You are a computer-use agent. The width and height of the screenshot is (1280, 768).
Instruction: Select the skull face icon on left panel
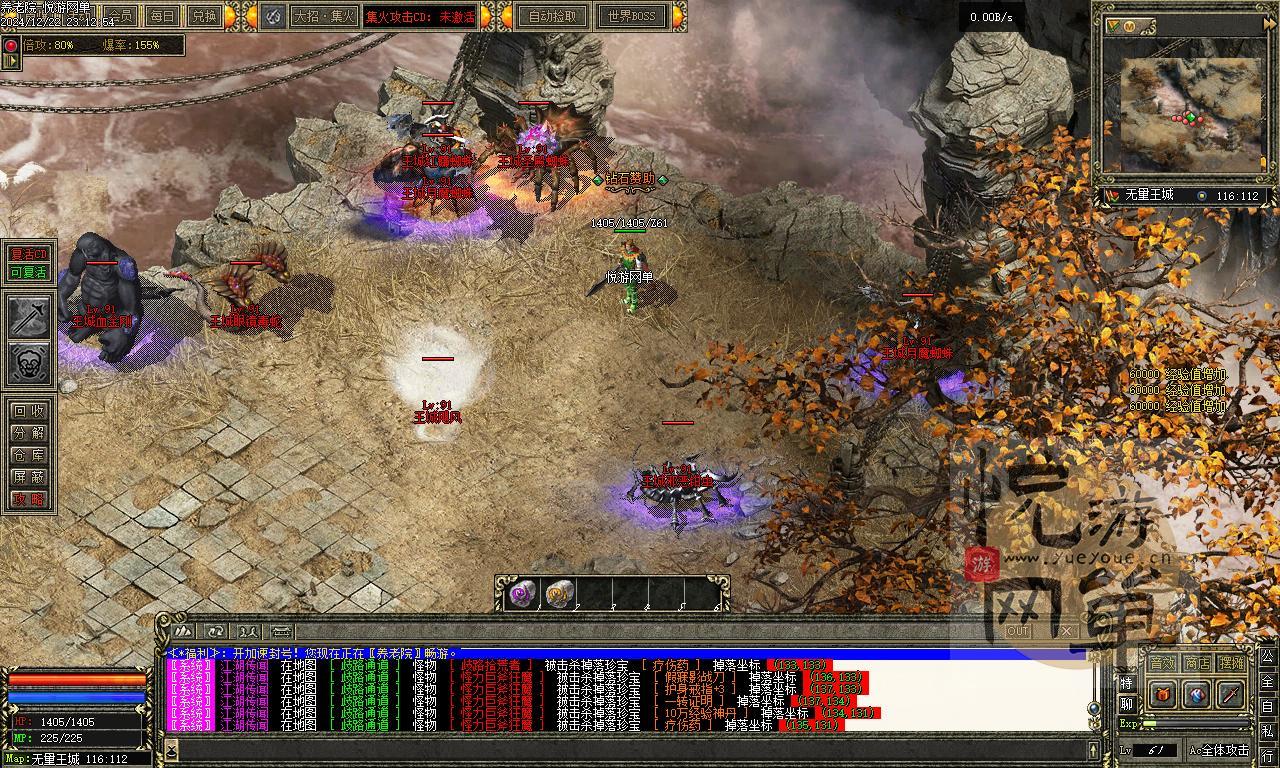point(30,364)
